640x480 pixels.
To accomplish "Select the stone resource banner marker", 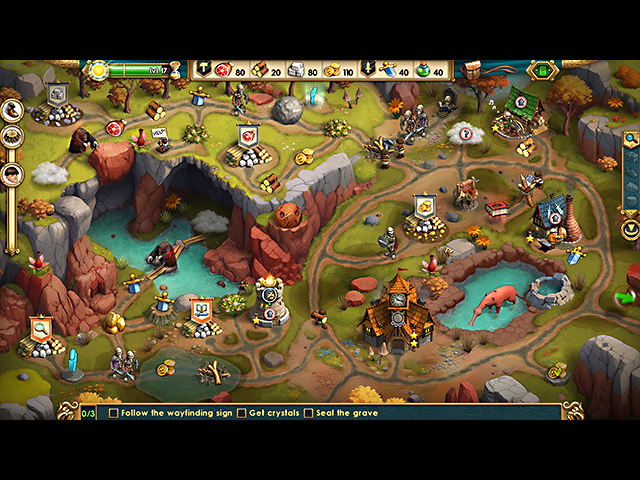I will point(57,94).
